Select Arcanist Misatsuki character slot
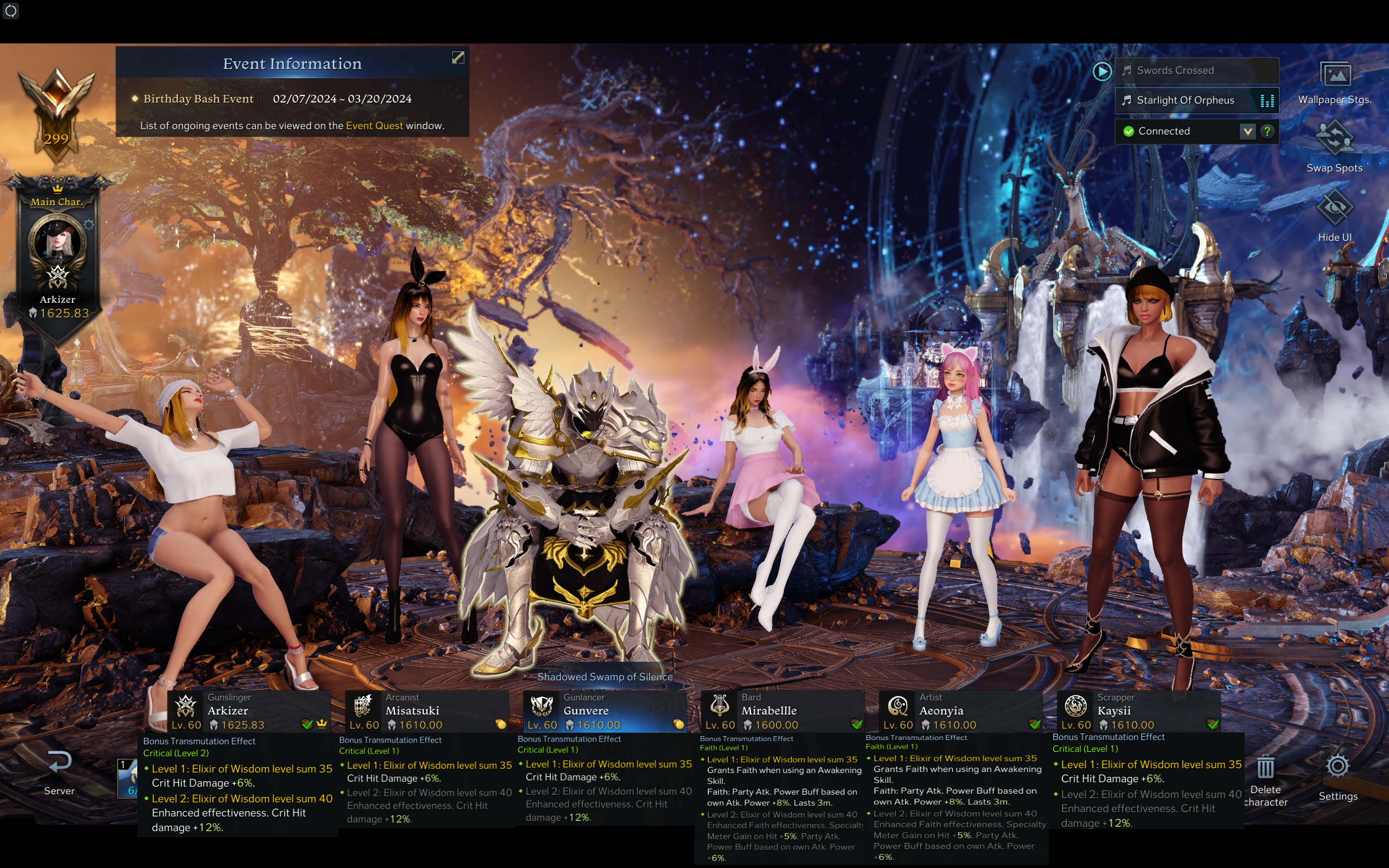This screenshot has height=868, width=1389. 426,711
